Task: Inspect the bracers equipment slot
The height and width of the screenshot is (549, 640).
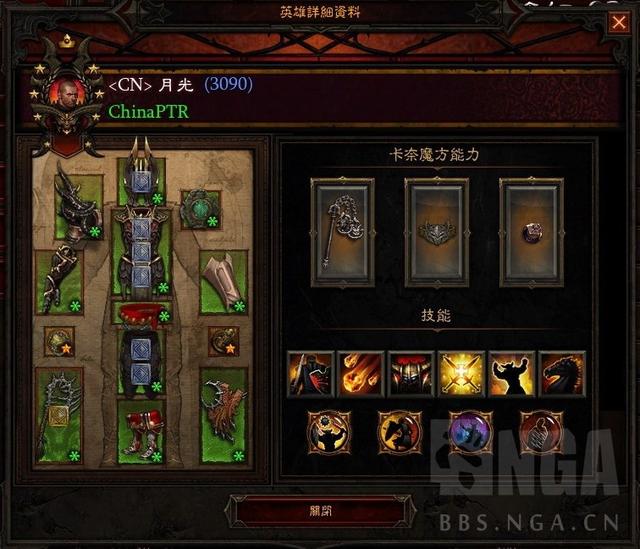Action: pyautogui.click(x=223, y=280)
